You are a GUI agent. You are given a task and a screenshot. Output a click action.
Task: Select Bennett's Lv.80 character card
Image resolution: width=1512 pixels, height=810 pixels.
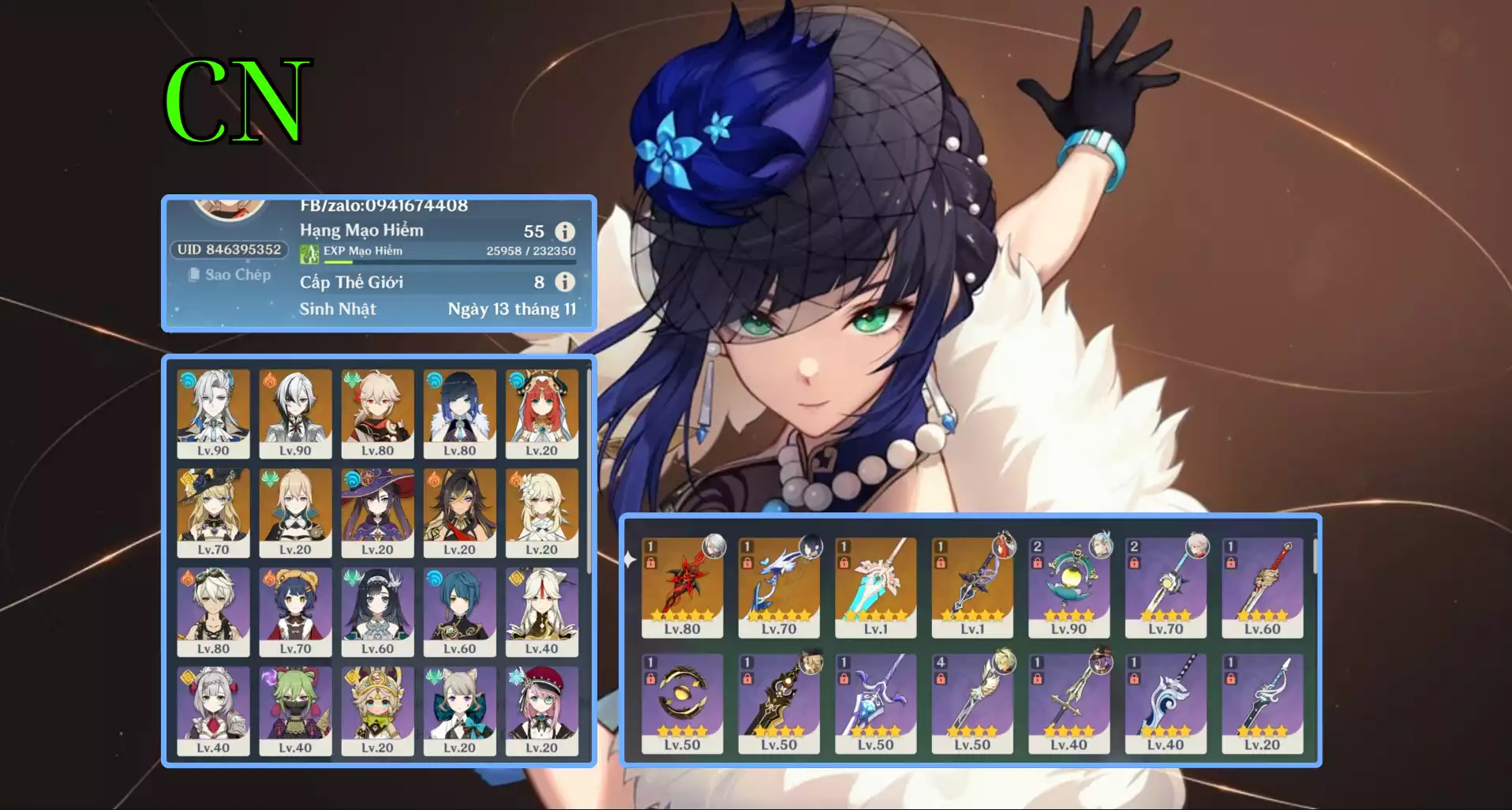(x=213, y=612)
